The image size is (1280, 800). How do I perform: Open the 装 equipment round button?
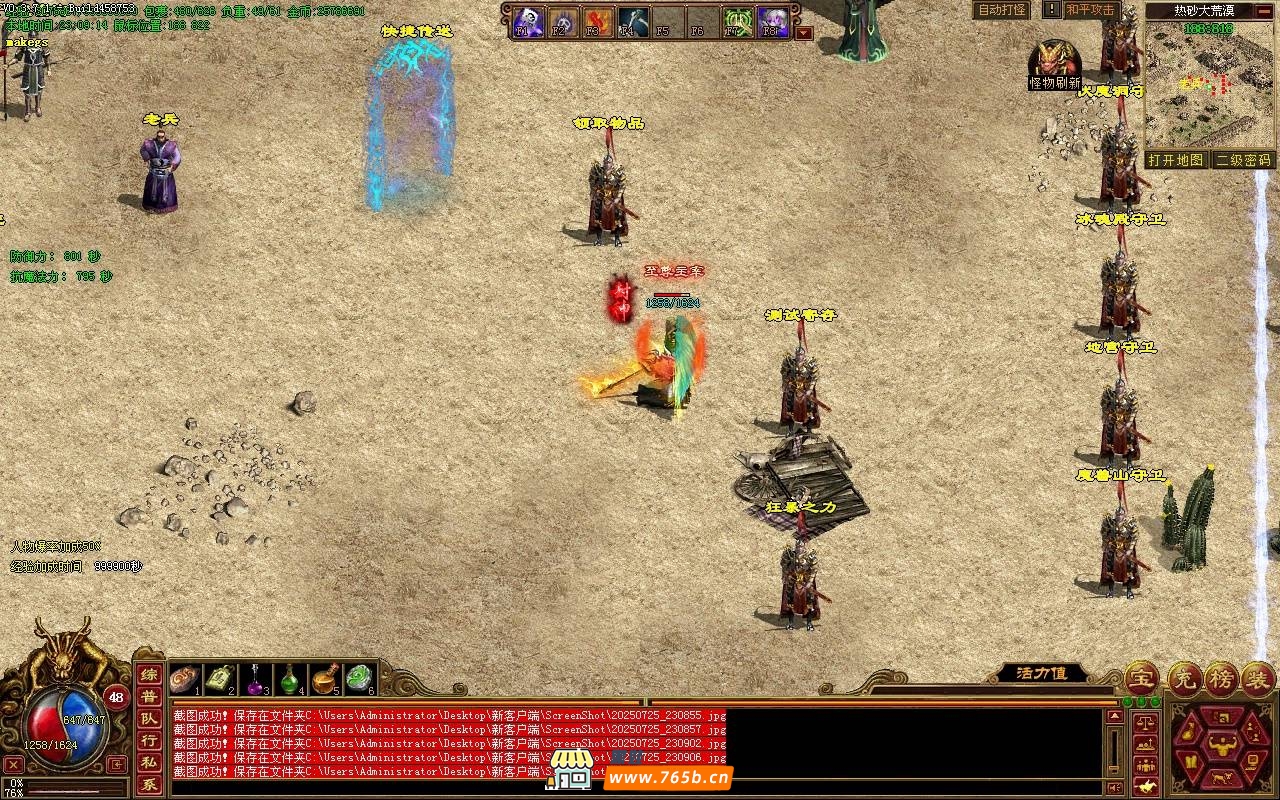1257,678
